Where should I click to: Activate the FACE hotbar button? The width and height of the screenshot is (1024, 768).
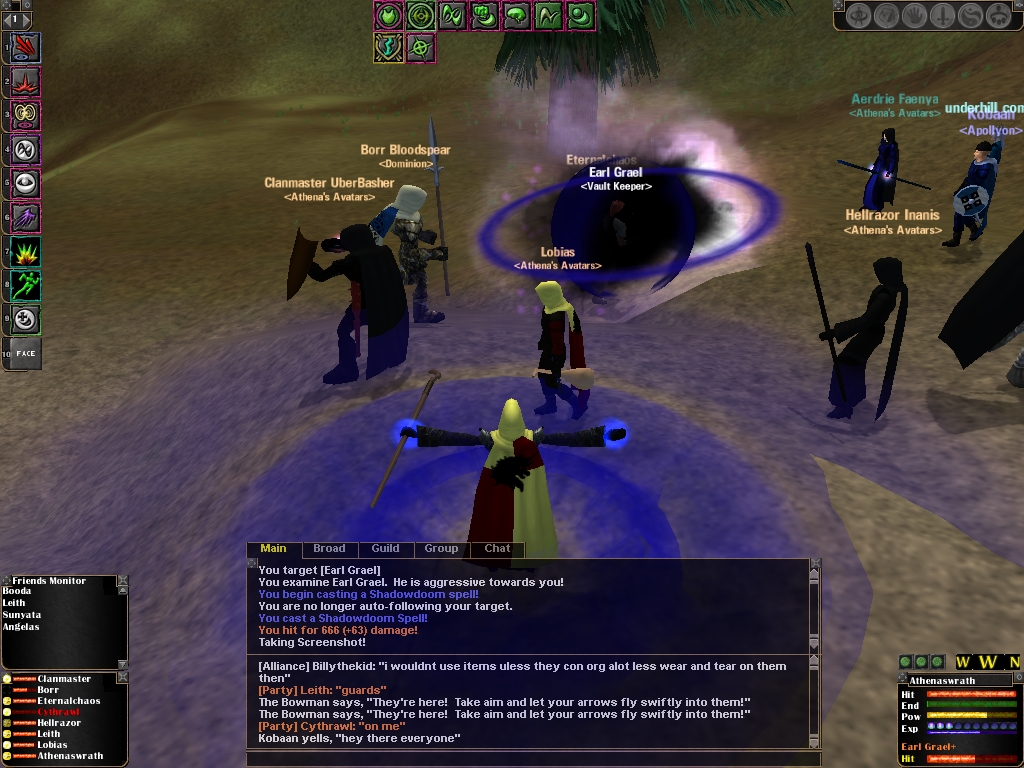pos(26,353)
